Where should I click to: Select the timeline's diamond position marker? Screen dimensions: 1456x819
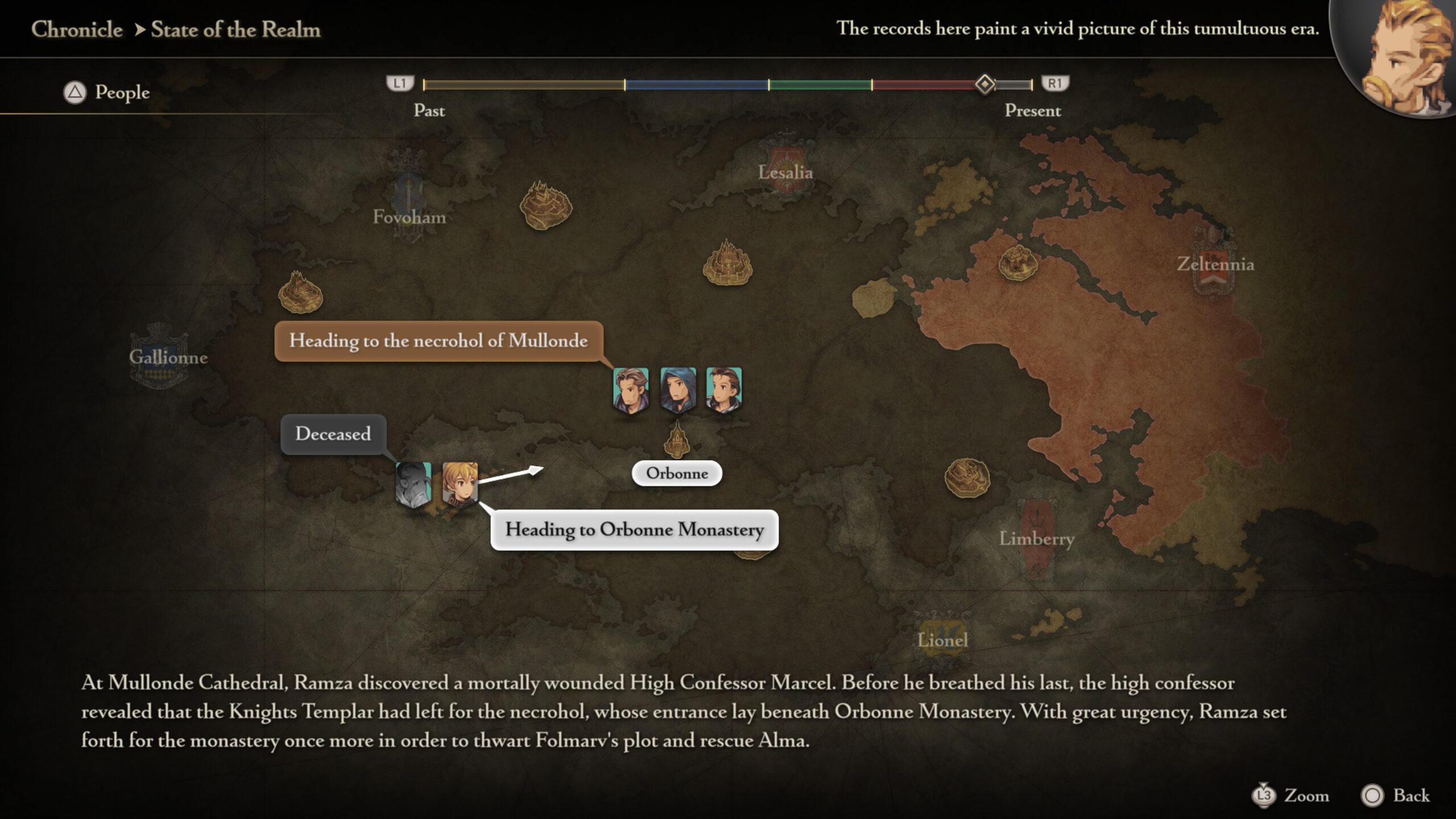[985, 84]
